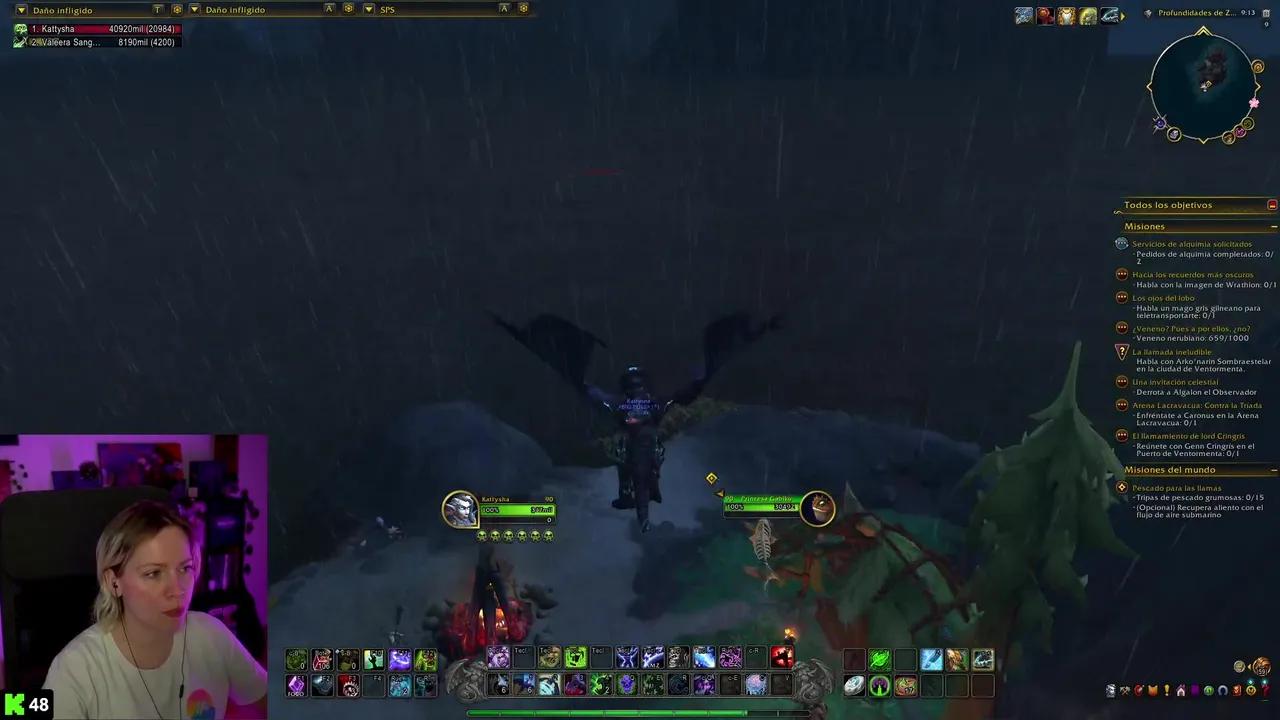Click the first buff icon left of the minimap
Viewport: 1280px width, 720px height.
pos(1023,15)
